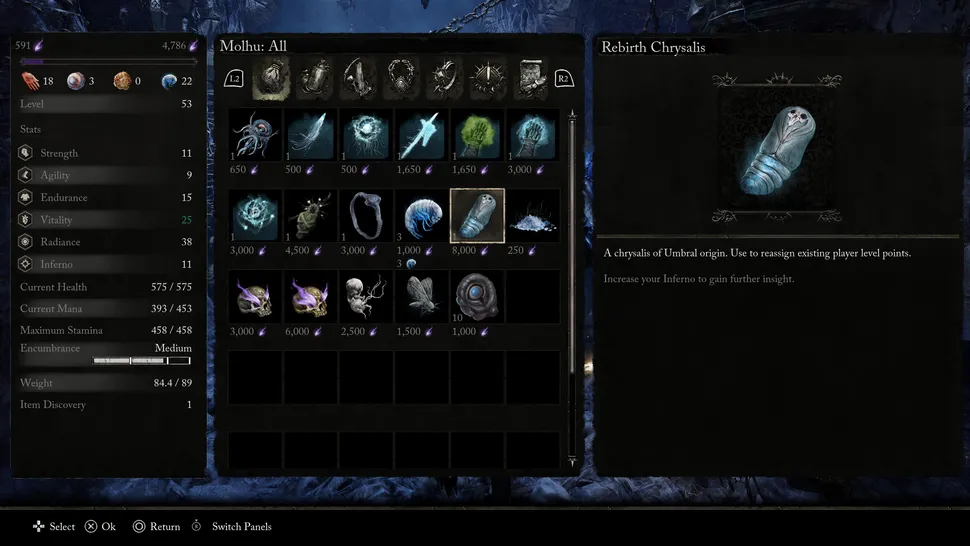Pick the bound effigy item costing 4,500

310,215
